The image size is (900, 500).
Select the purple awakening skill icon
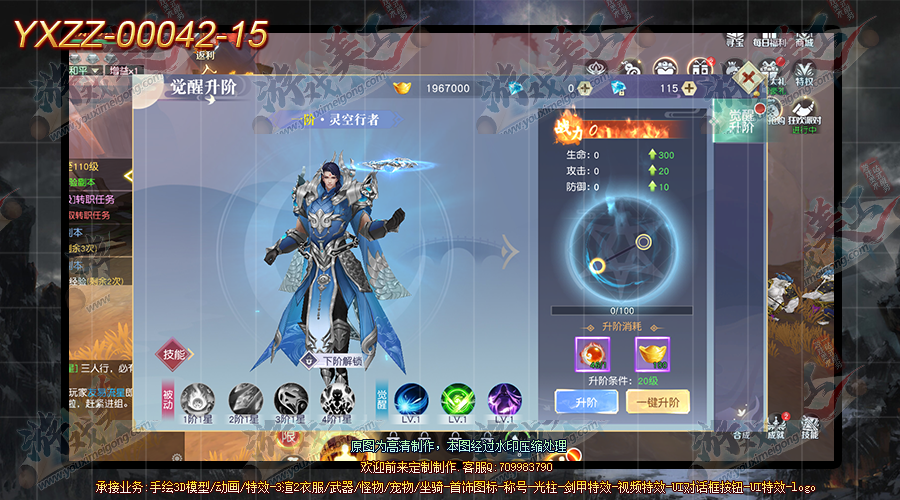tap(503, 400)
